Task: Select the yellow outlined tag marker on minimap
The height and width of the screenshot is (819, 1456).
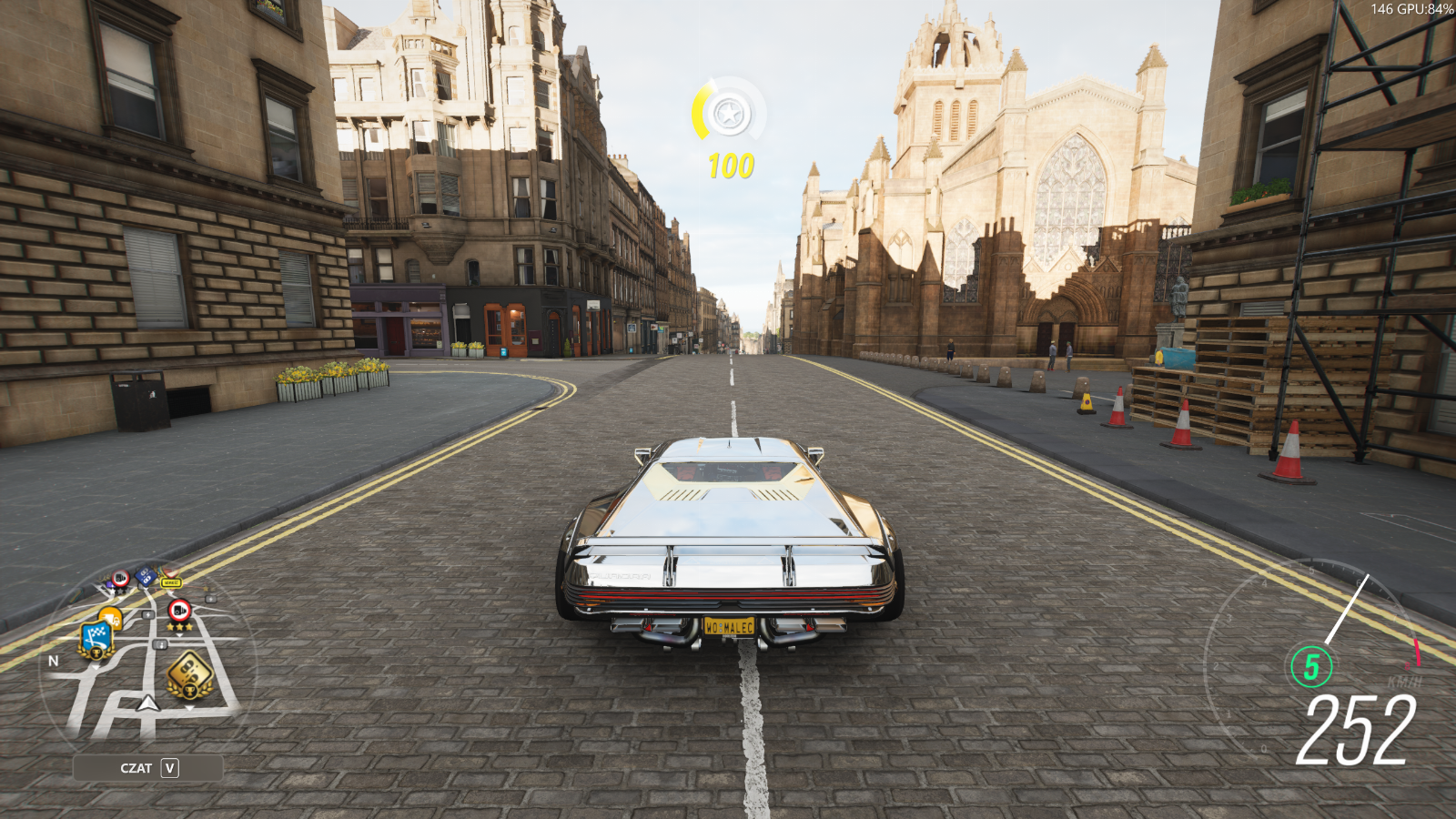Action: click(170, 582)
